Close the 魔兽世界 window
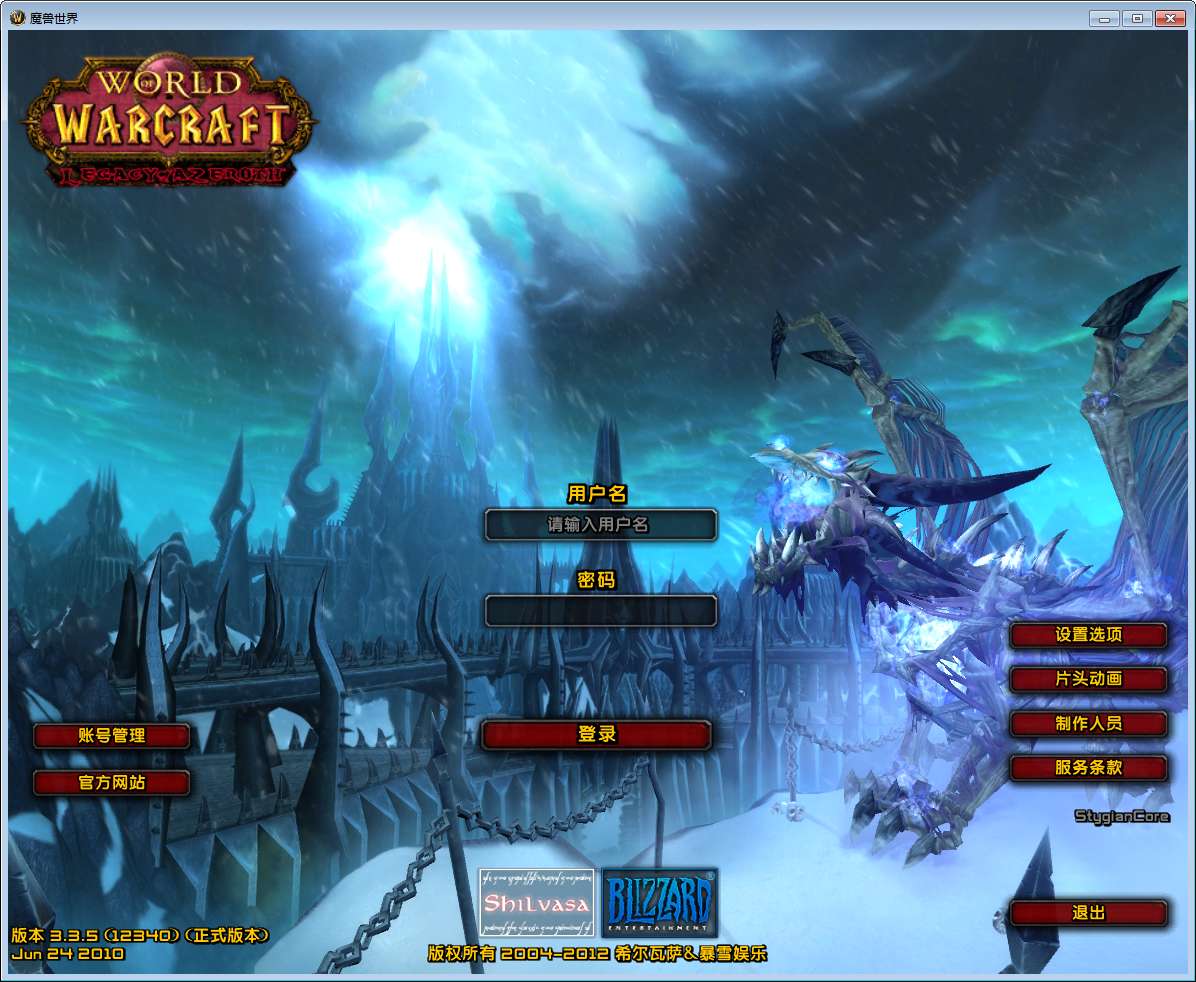This screenshot has height=982, width=1196. (1168, 18)
